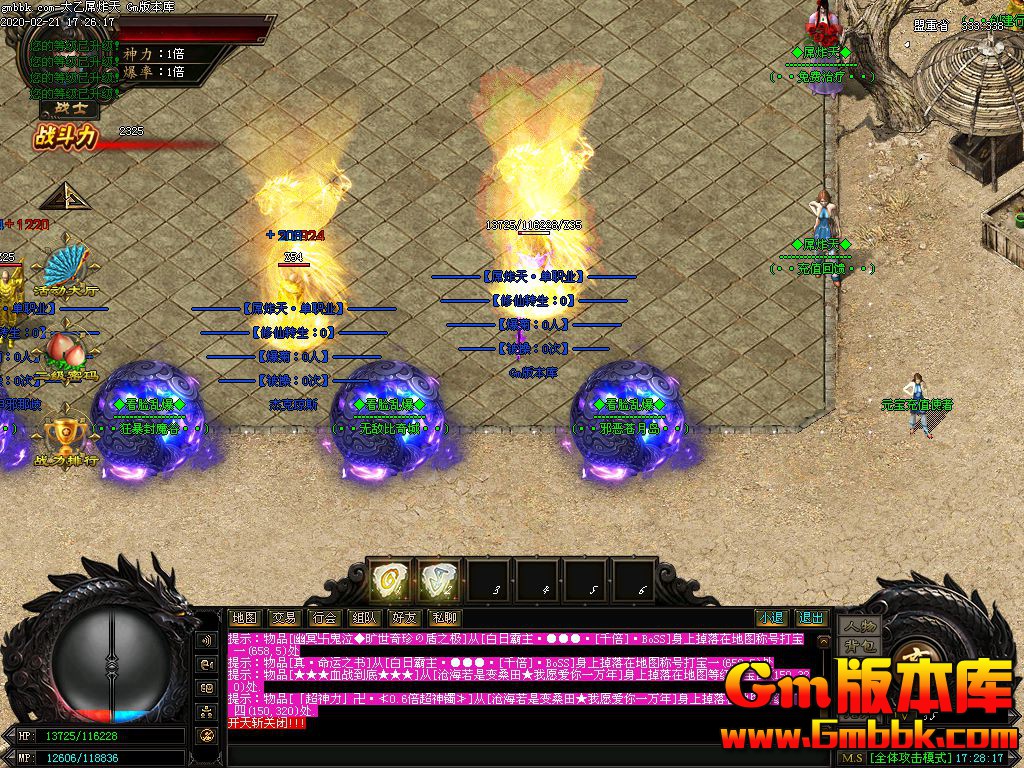Open the 组队 team panel
The height and width of the screenshot is (768, 1024).
click(364, 618)
